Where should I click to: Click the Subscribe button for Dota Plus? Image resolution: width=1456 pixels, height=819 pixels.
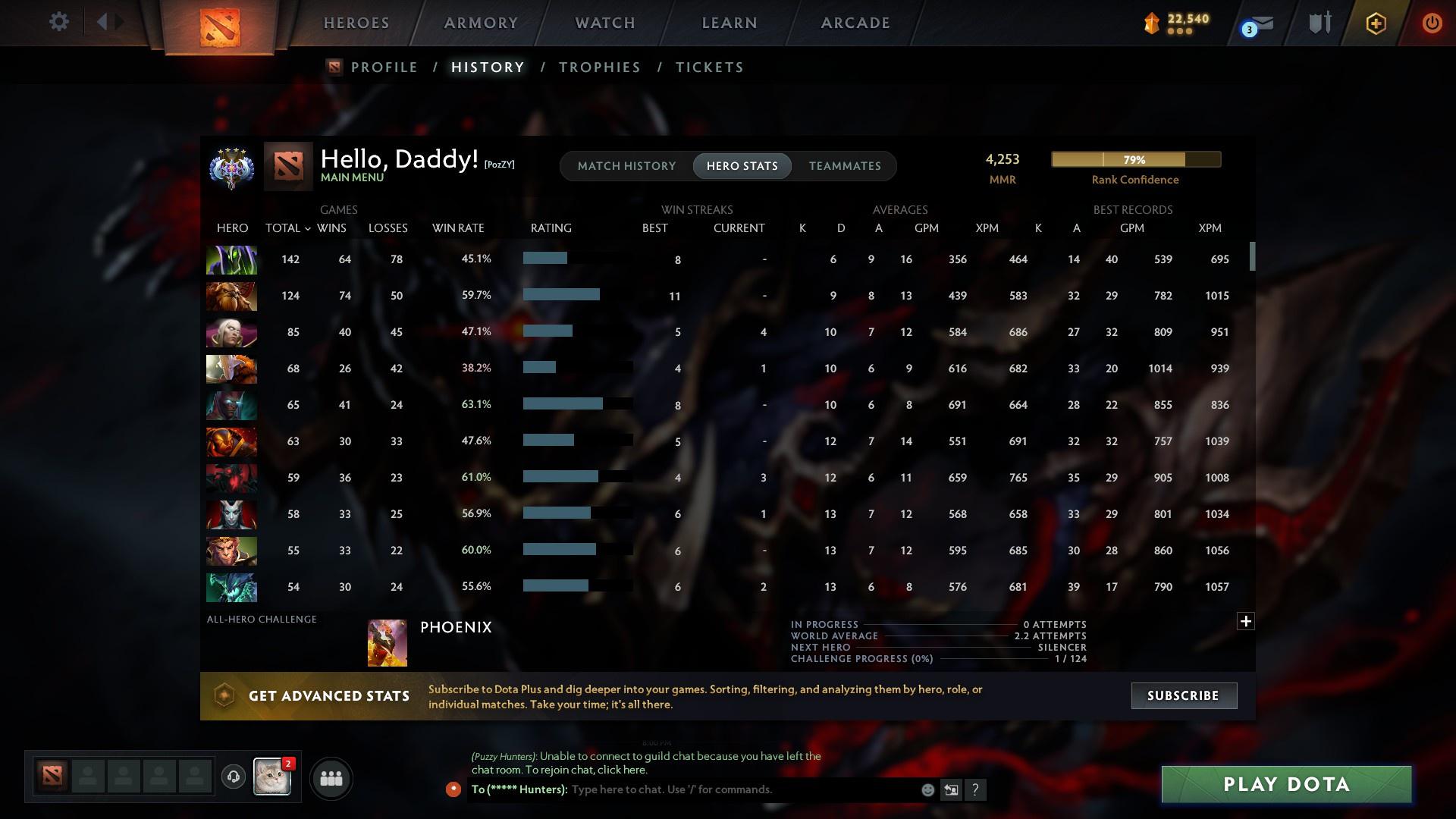(x=1183, y=695)
